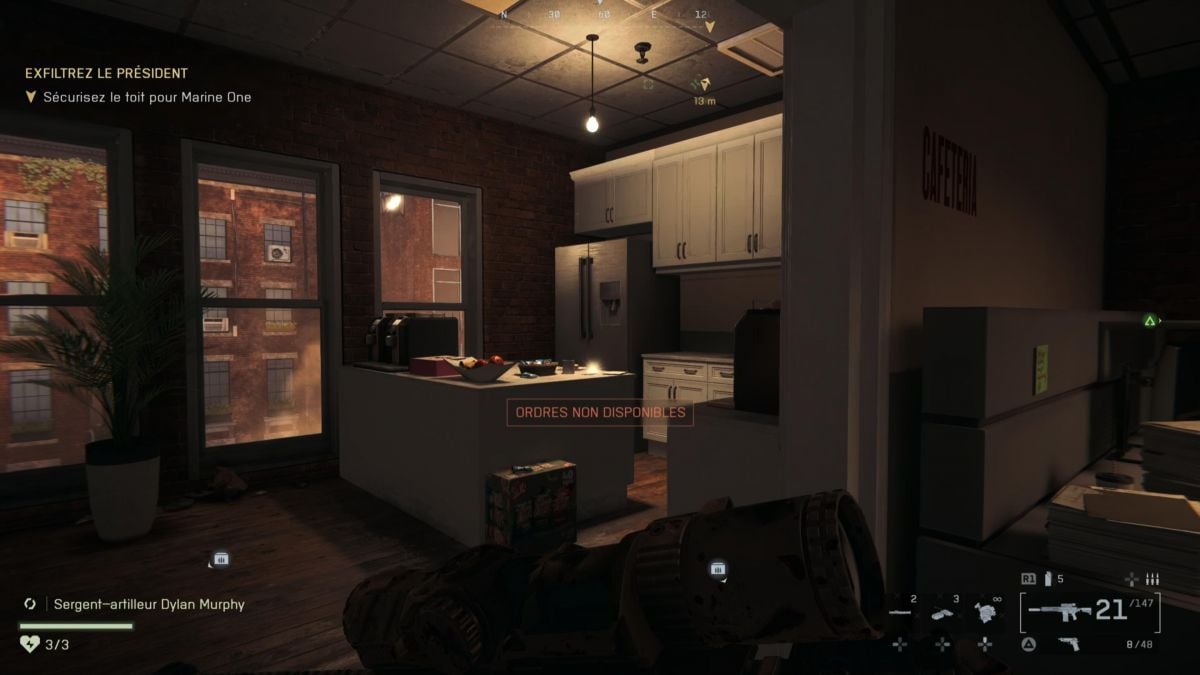
Task: Select the heart revive icon
Action: tap(28, 644)
